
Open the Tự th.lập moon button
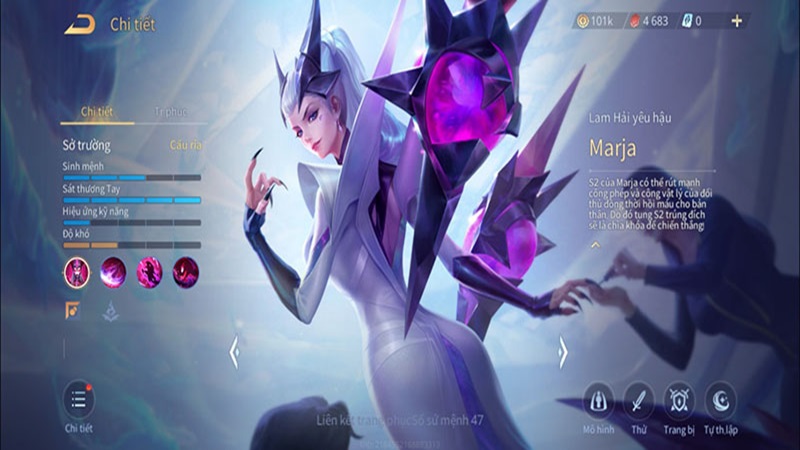(x=720, y=400)
